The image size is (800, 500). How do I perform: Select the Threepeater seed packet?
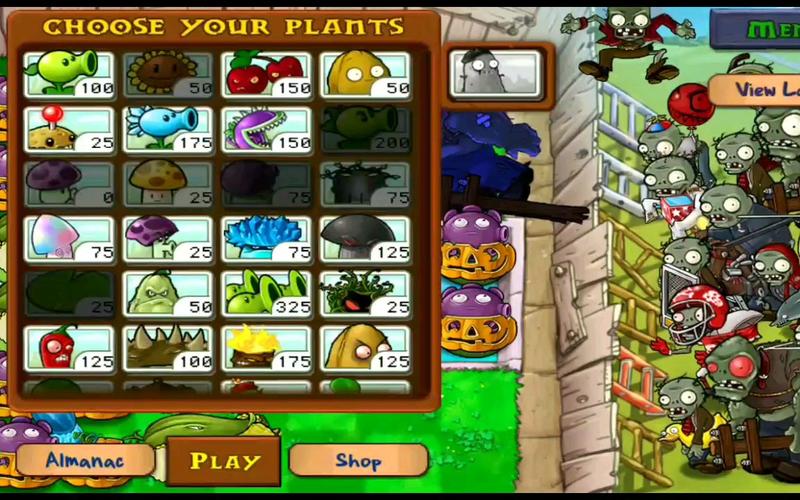(266, 293)
